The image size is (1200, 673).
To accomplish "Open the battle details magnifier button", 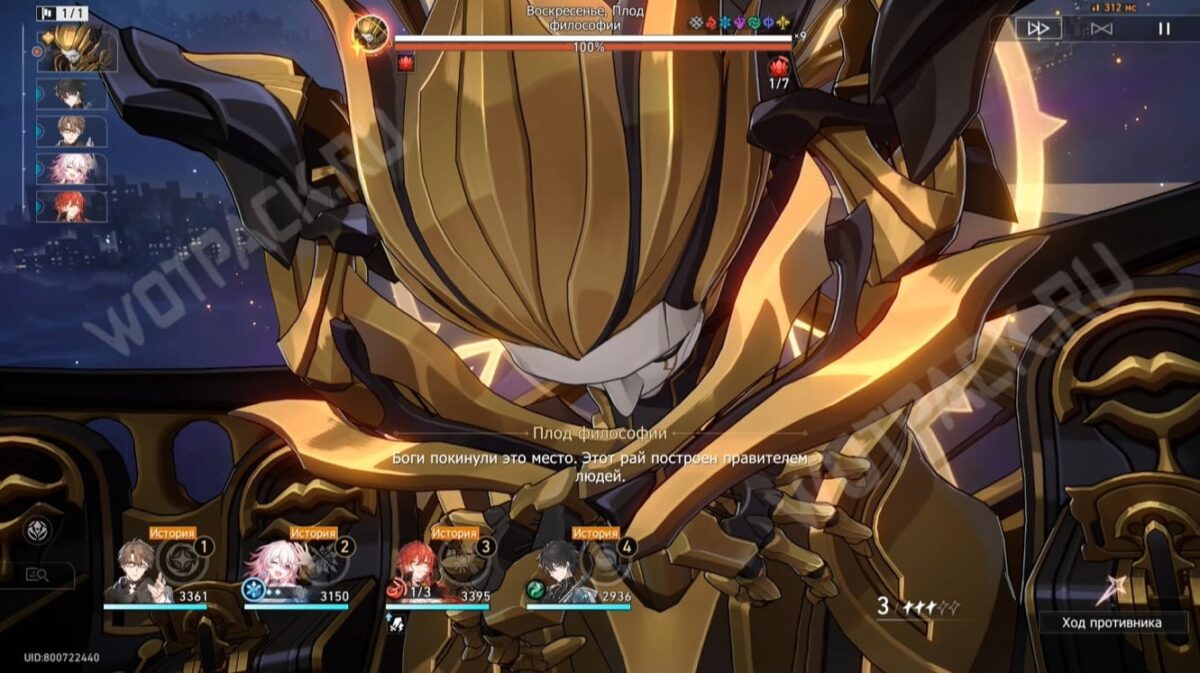I will coord(38,575).
